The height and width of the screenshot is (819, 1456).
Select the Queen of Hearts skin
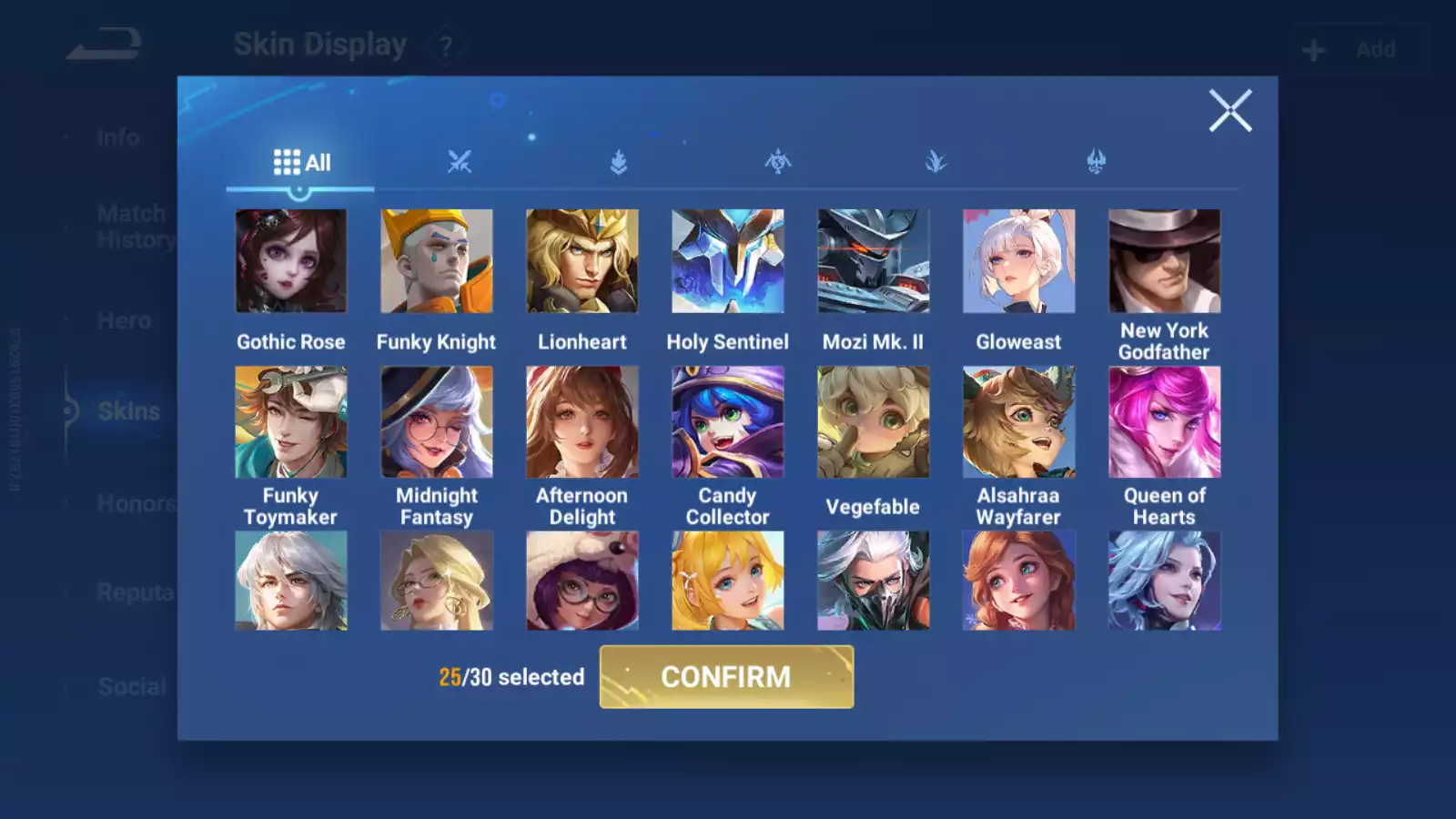1165,422
